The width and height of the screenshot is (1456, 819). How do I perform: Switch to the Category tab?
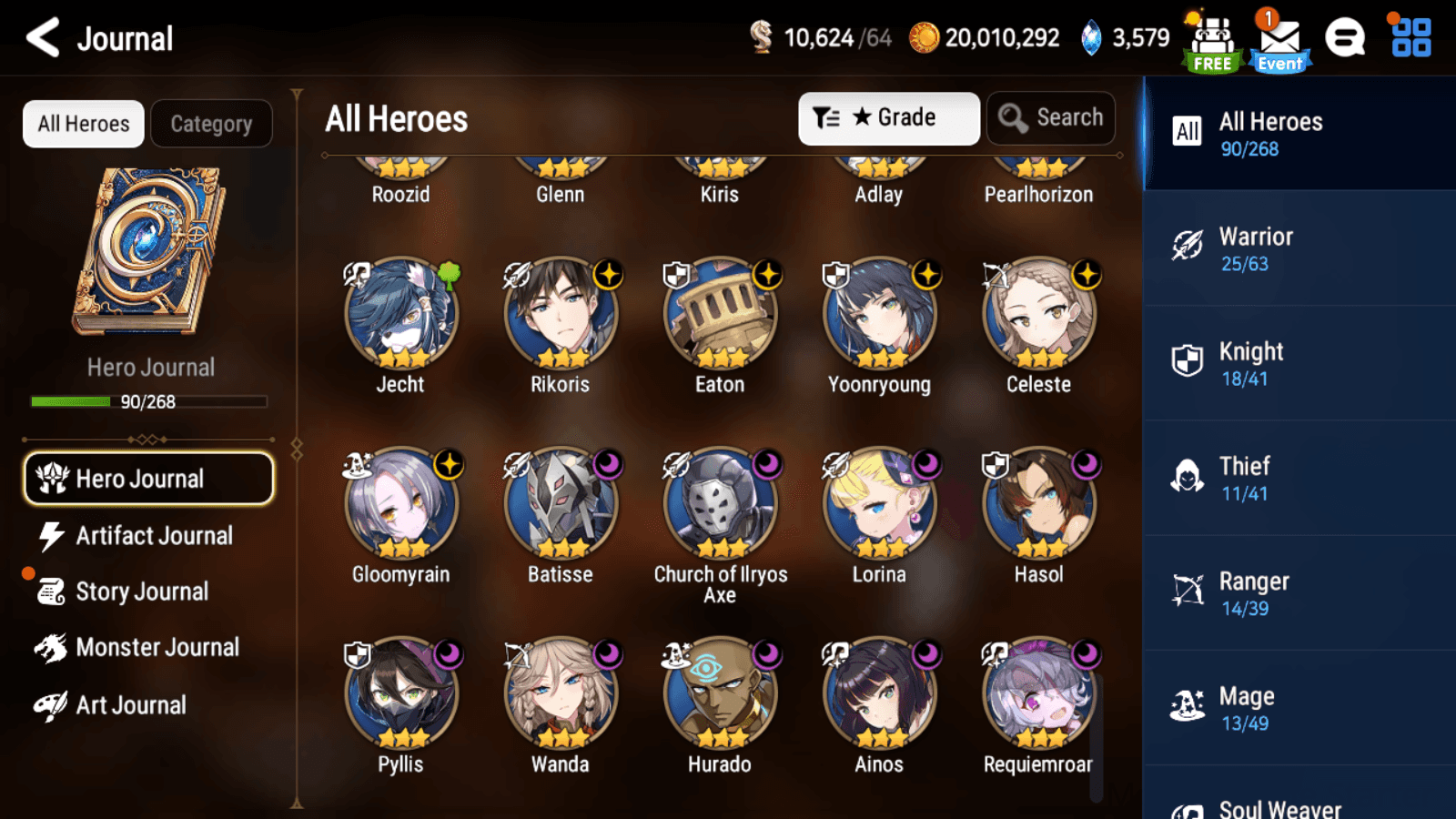(x=212, y=124)
